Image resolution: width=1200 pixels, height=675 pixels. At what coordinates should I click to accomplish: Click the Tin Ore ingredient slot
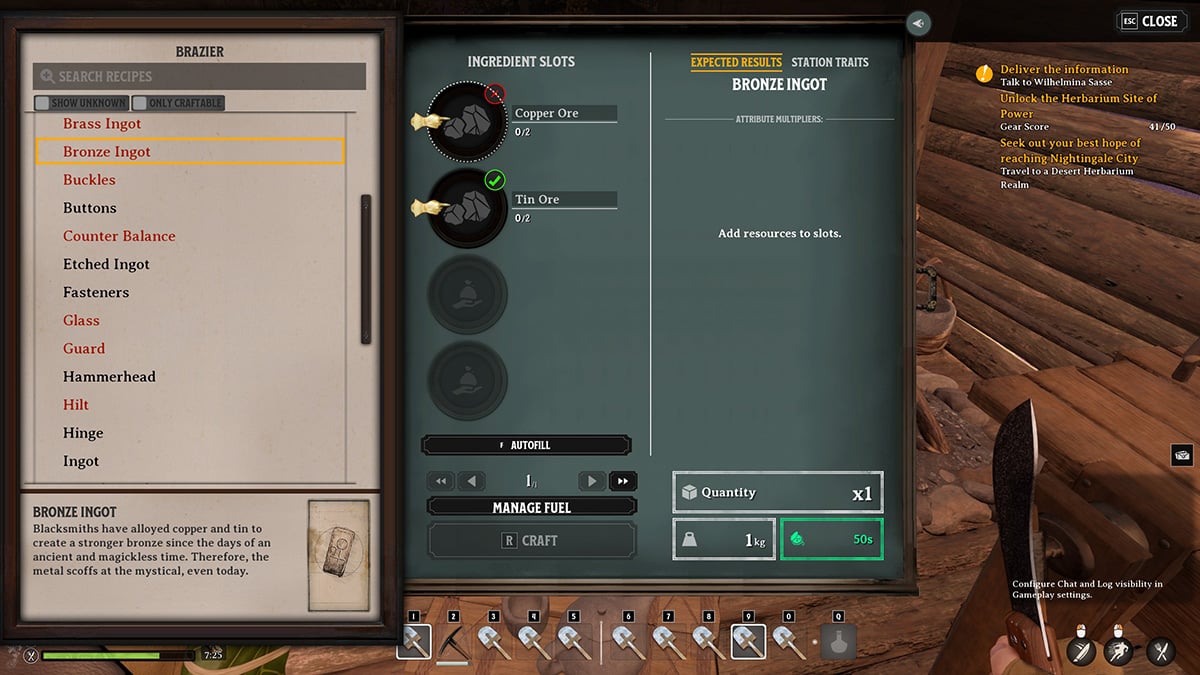[x=466, y=208]
